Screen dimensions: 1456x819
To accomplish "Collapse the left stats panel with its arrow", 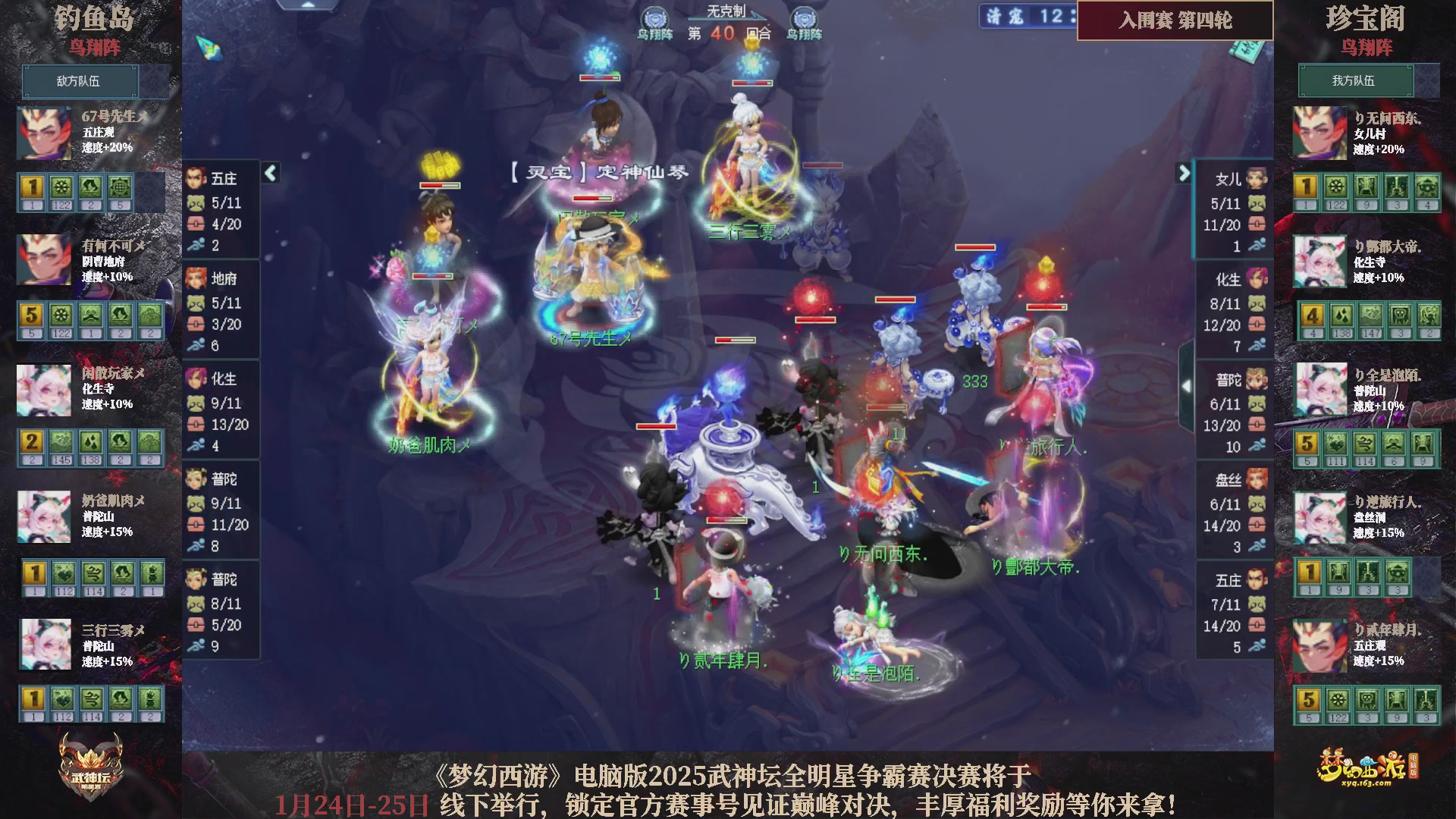I will pyautogui.click(x=269, y=173).
